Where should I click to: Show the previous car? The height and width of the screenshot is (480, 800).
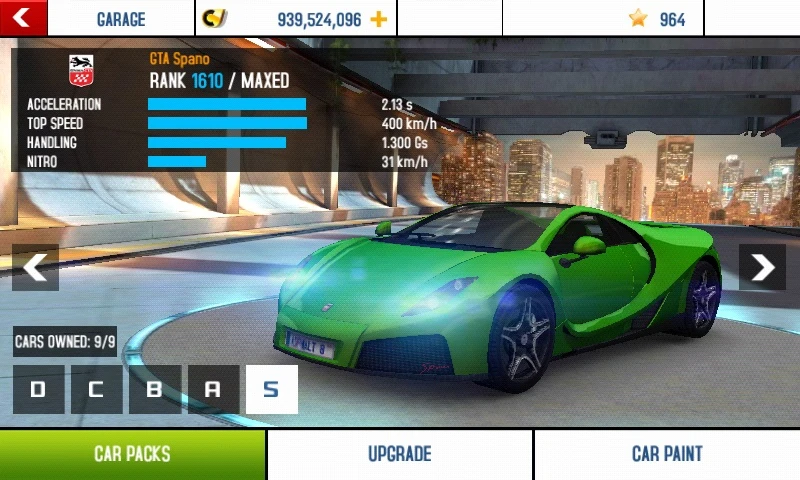tap(35, 267)
